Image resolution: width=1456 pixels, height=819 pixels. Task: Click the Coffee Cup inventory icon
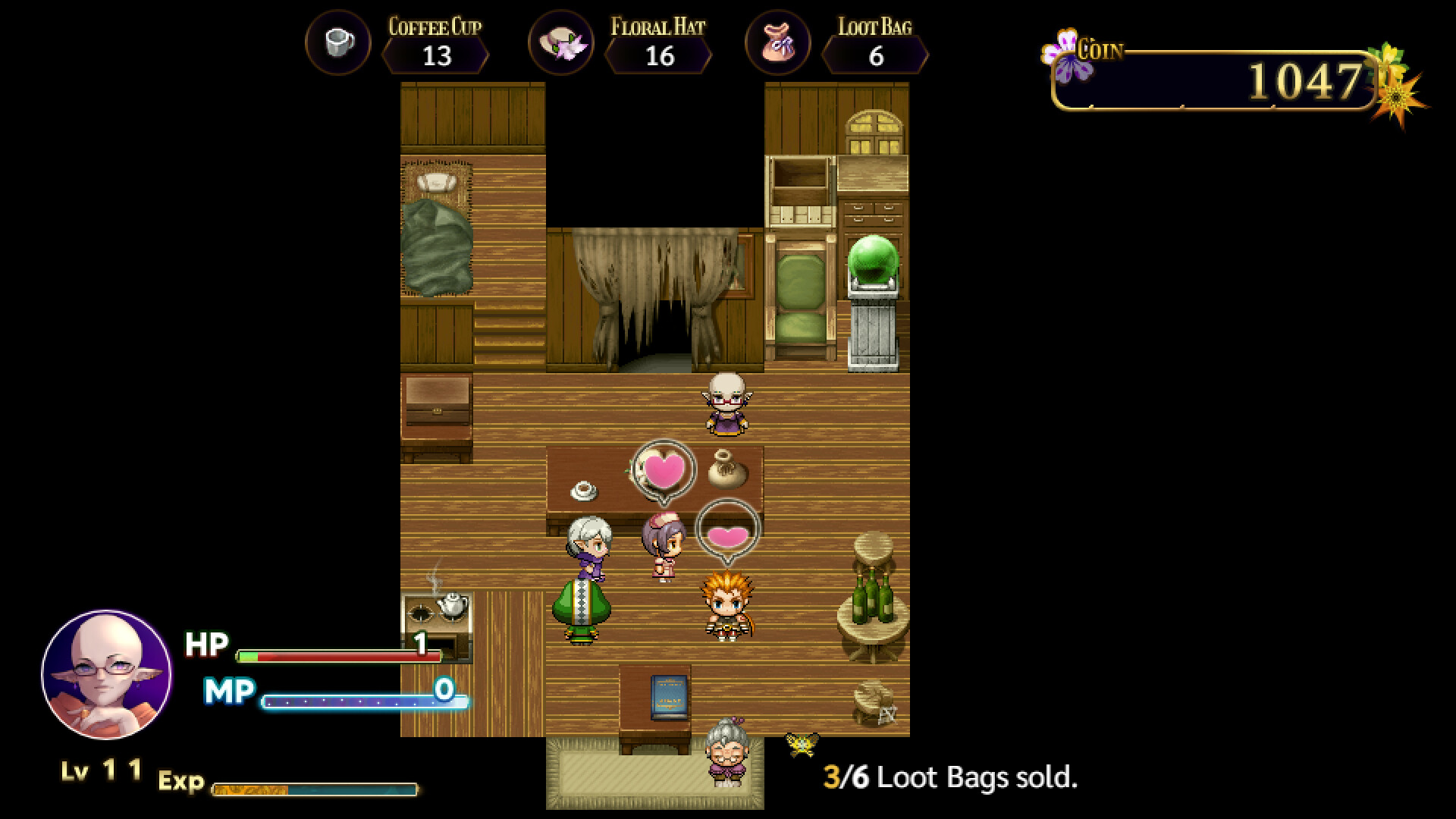point(337,43)
